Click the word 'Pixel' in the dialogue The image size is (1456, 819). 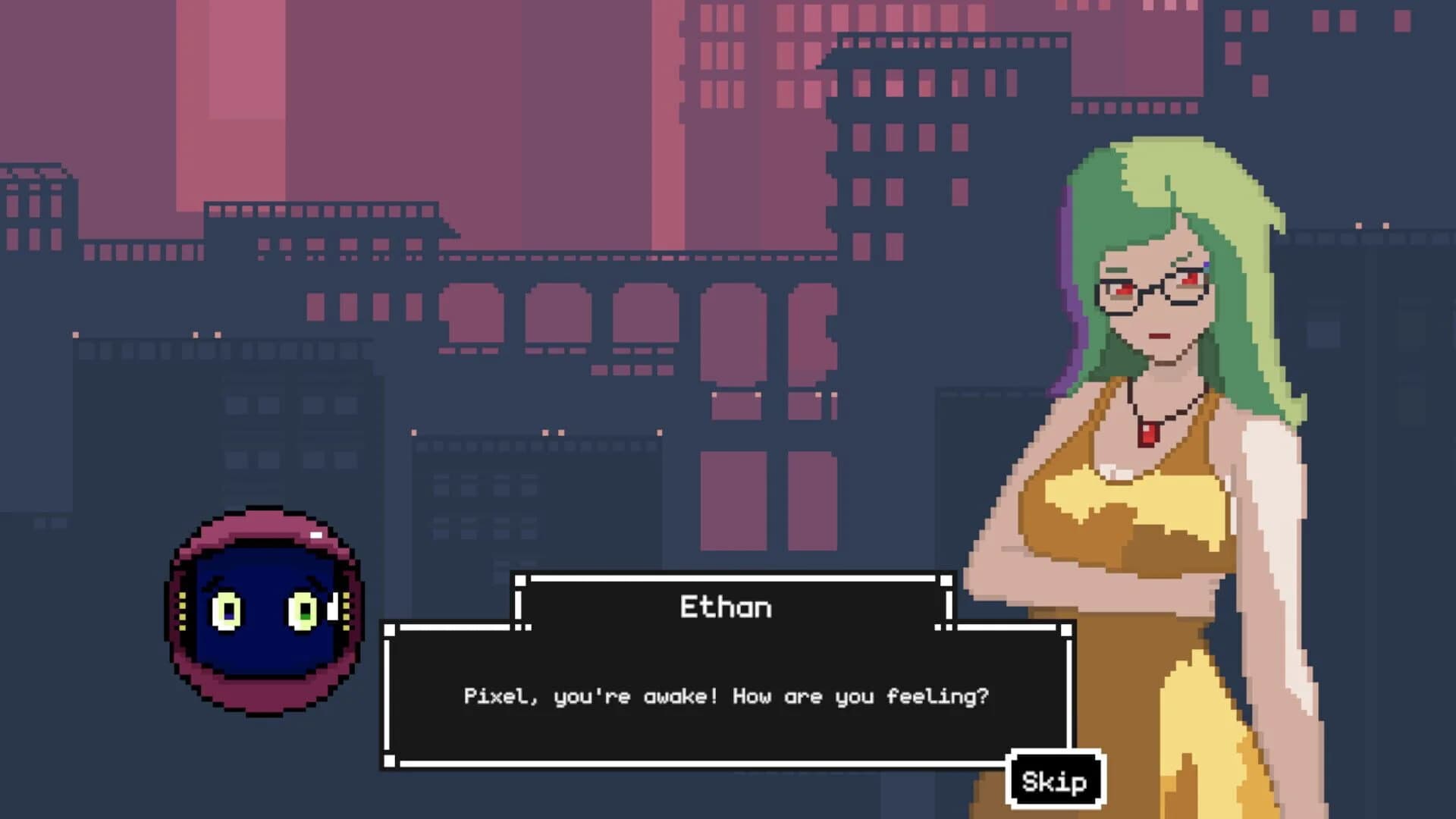(493, 695)
